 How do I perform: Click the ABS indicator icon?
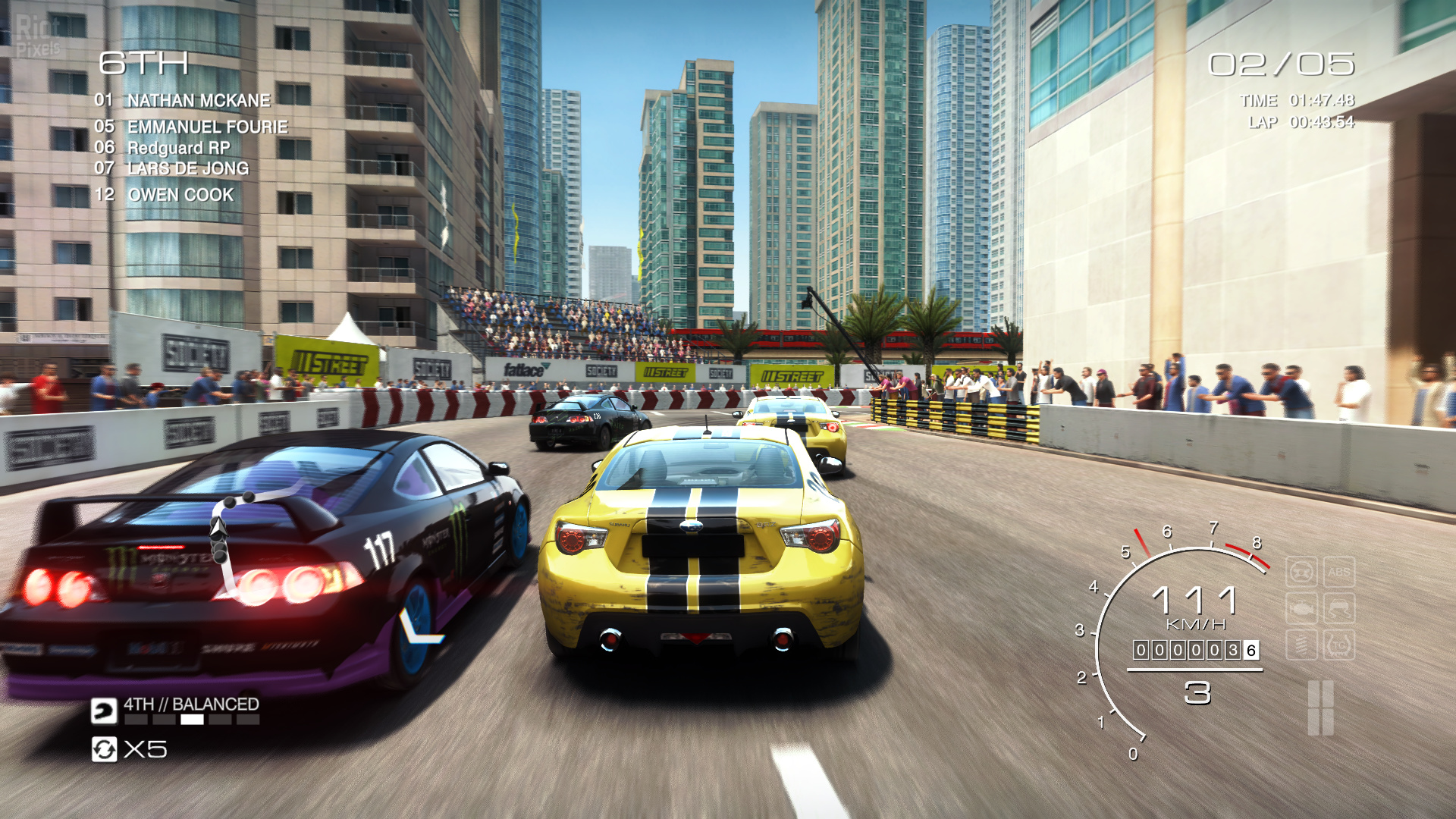point(1338,573)
